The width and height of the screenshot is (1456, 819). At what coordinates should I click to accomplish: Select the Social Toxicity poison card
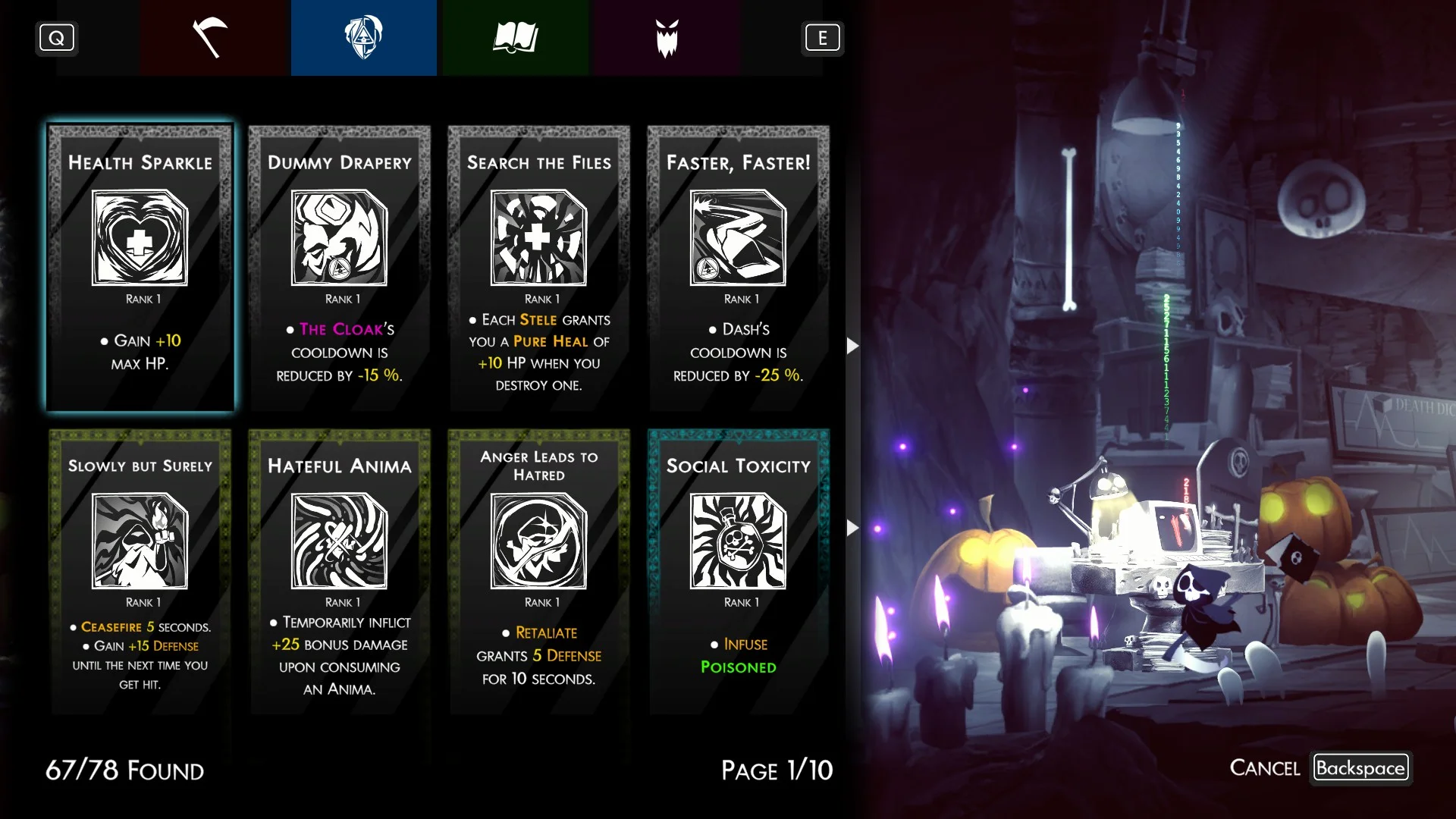pyautogui.click(x=738, y=571)
